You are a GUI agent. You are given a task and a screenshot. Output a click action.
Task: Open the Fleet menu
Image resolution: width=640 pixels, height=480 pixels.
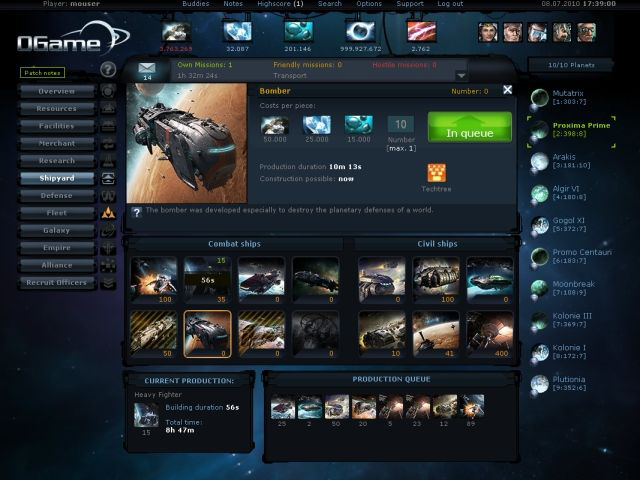point(56,213)
